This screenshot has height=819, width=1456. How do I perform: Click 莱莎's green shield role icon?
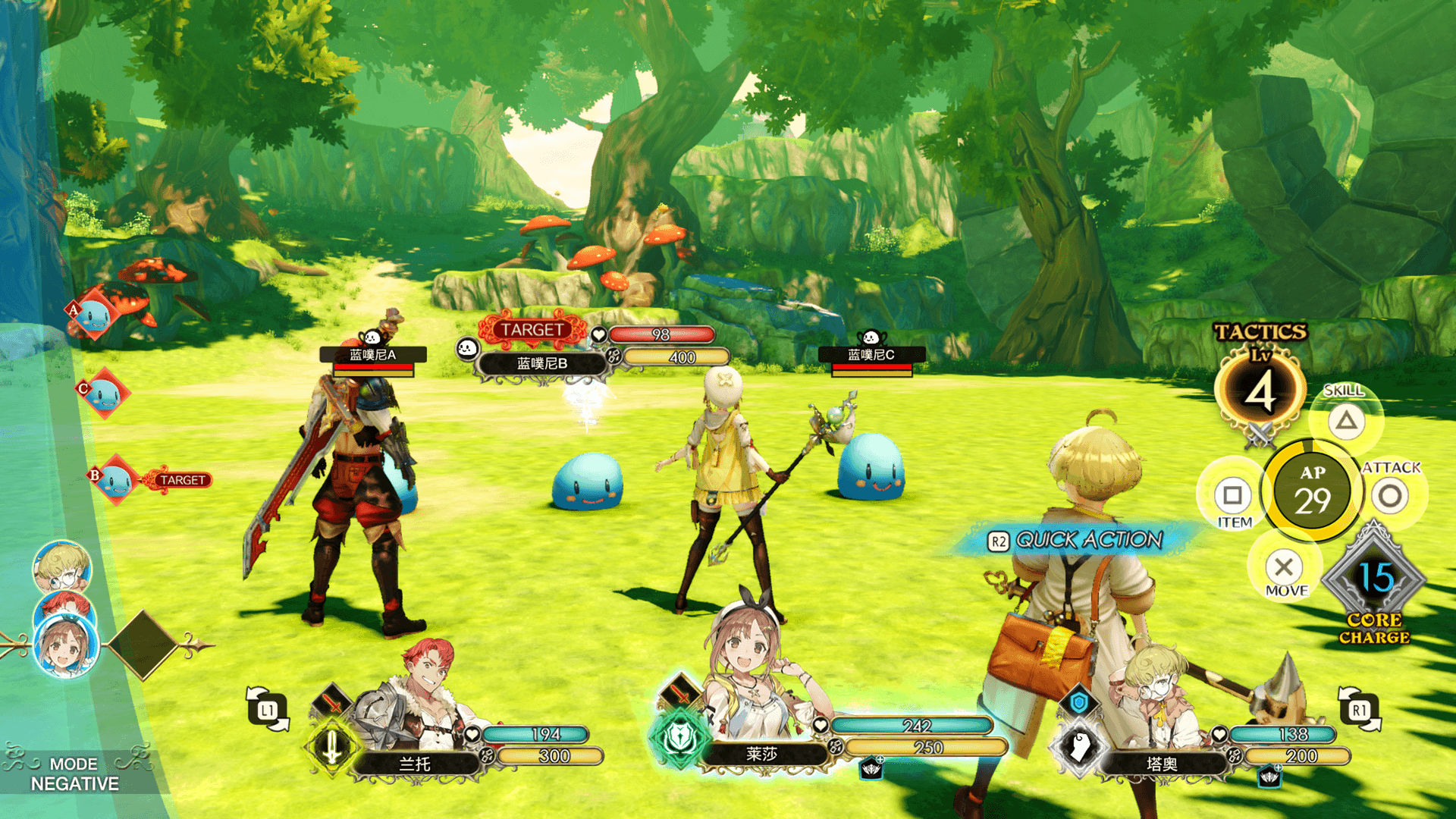679,737
